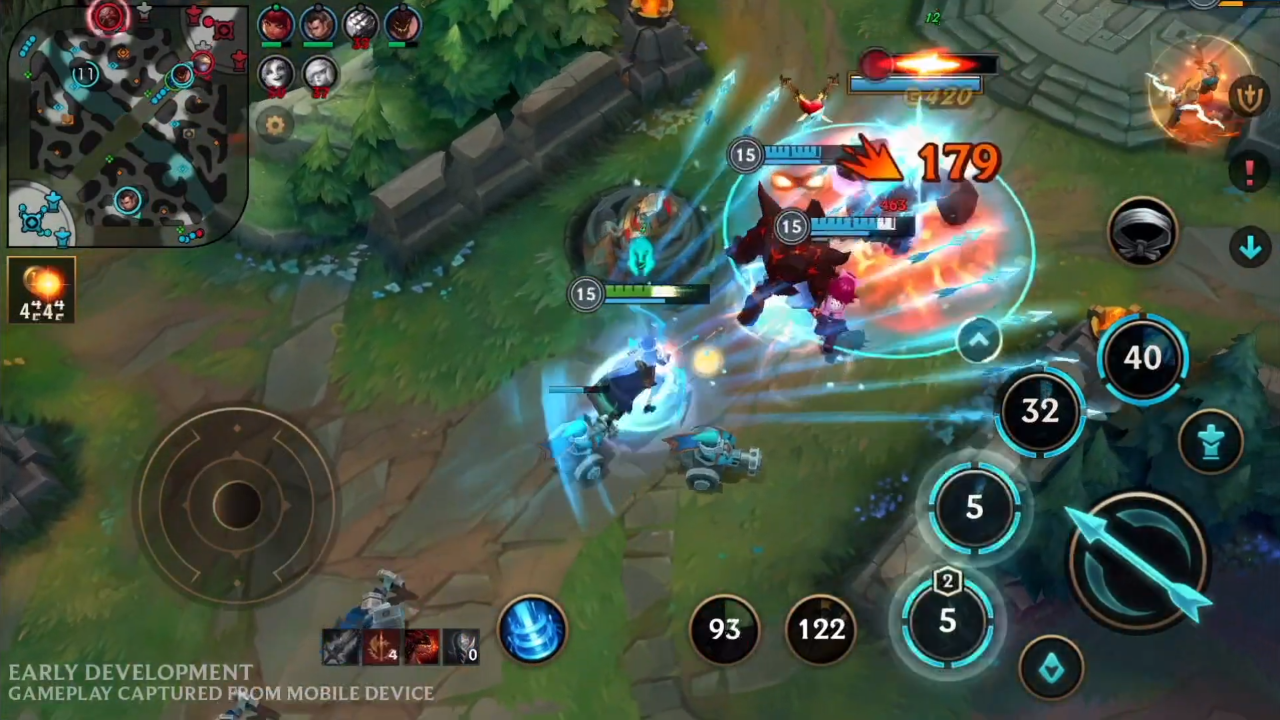Level up ability with the up-arrow button
The image size is (1280, 720).
click(x=978, y=340)
